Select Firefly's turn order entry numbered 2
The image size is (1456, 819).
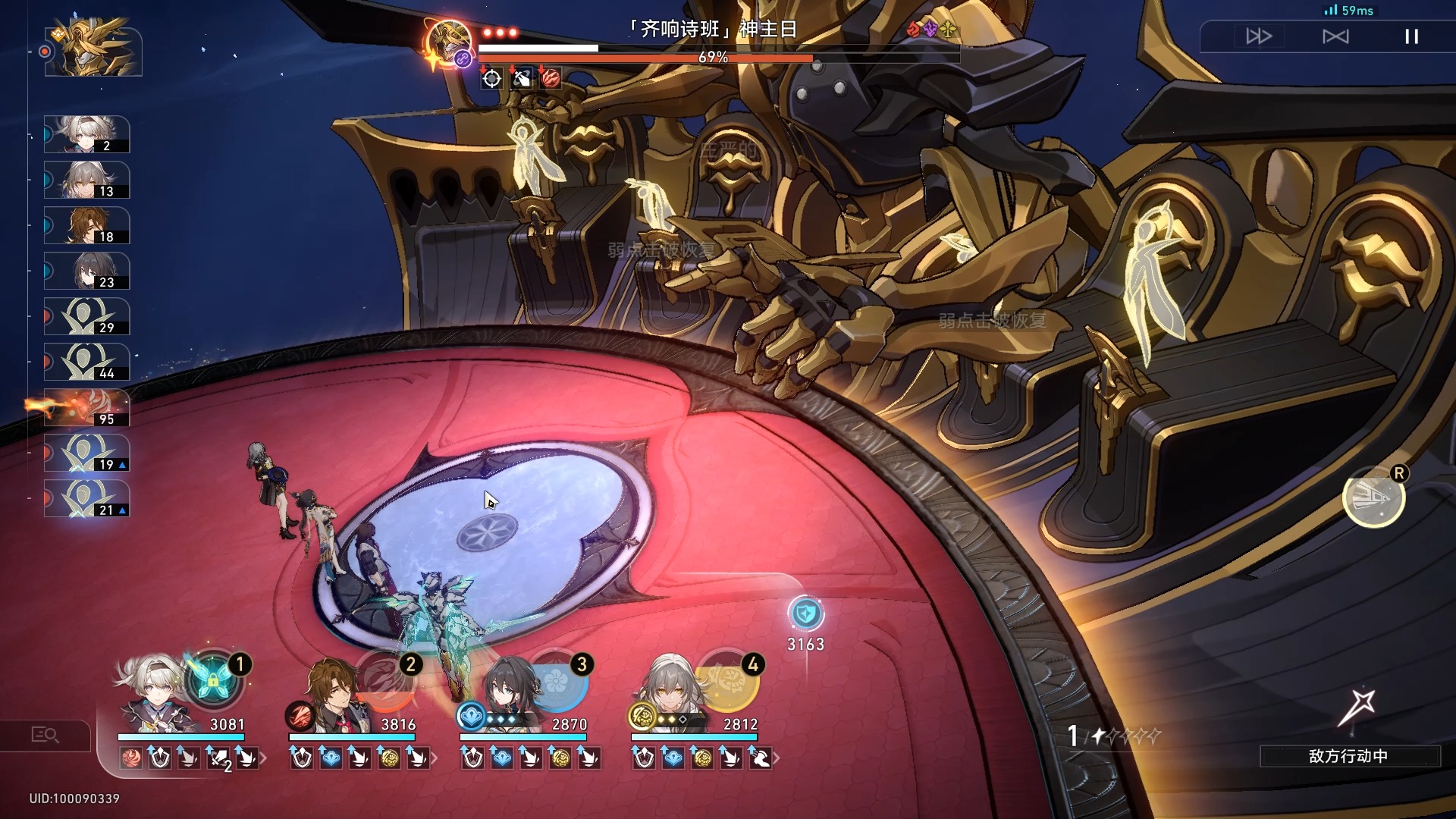tap(87, 135)
